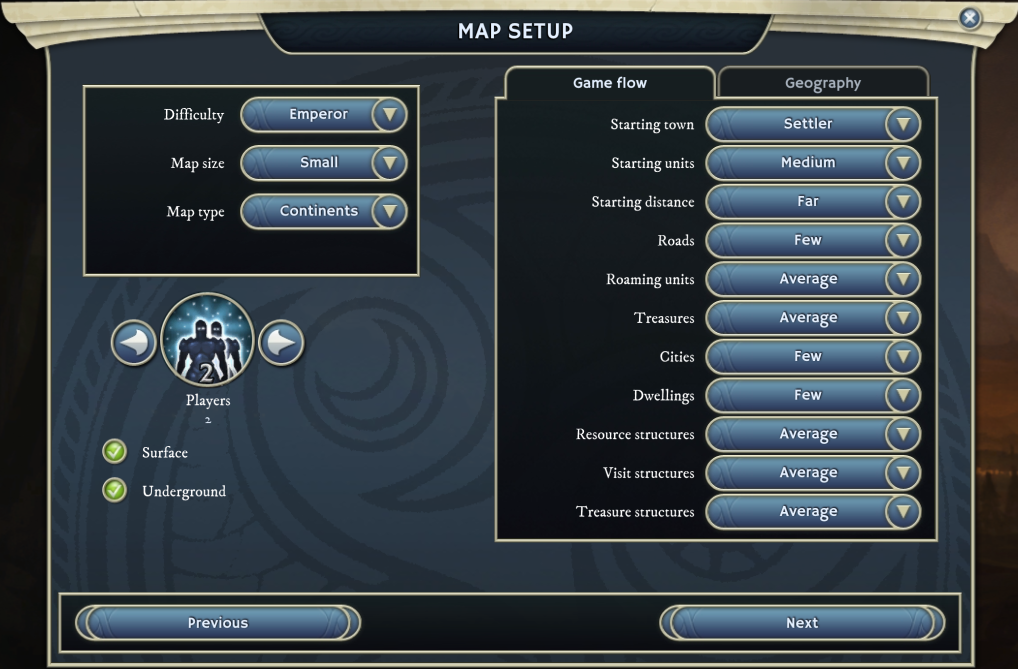The image size is (1018, 669).
Task: Increase the number of players
Action: coord(281,343)
